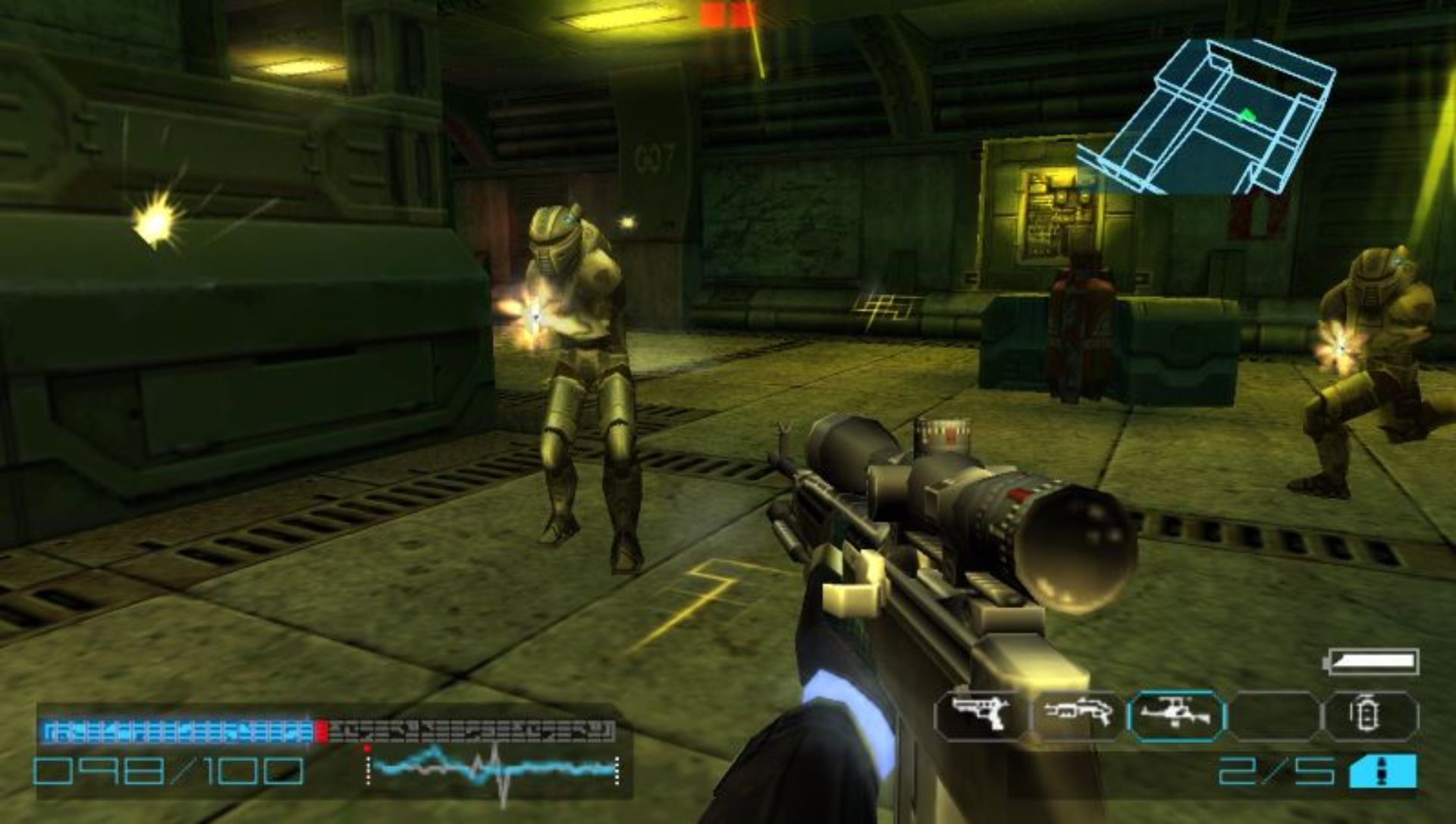Image resolution: width=1456 pixels, height=824 pixels.
Task: Switch to the shotgun weapon slot
Action: [1078, 715]
